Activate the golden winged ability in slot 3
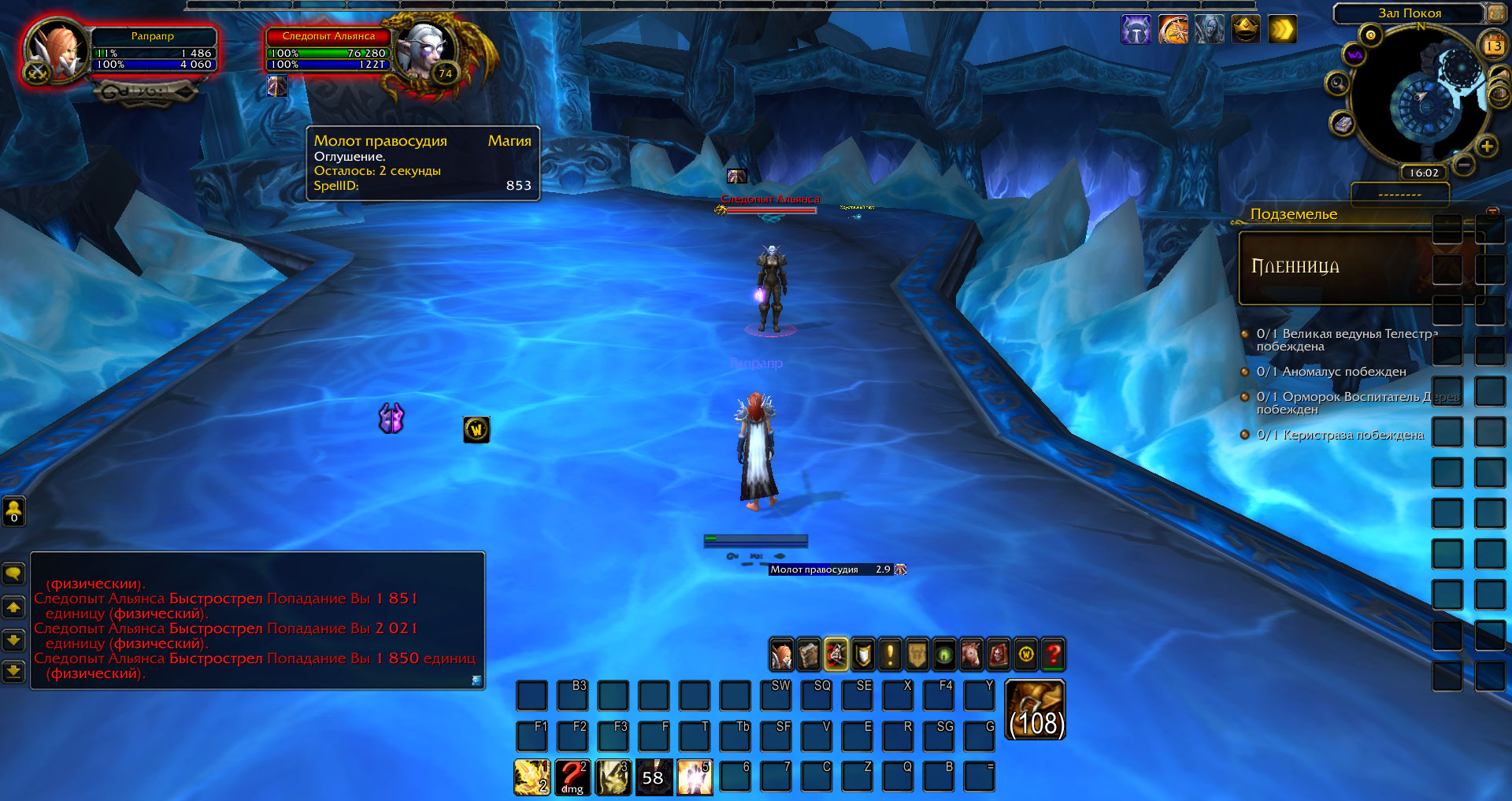This screenshot has width=1512, height=801. coord(613,777)
